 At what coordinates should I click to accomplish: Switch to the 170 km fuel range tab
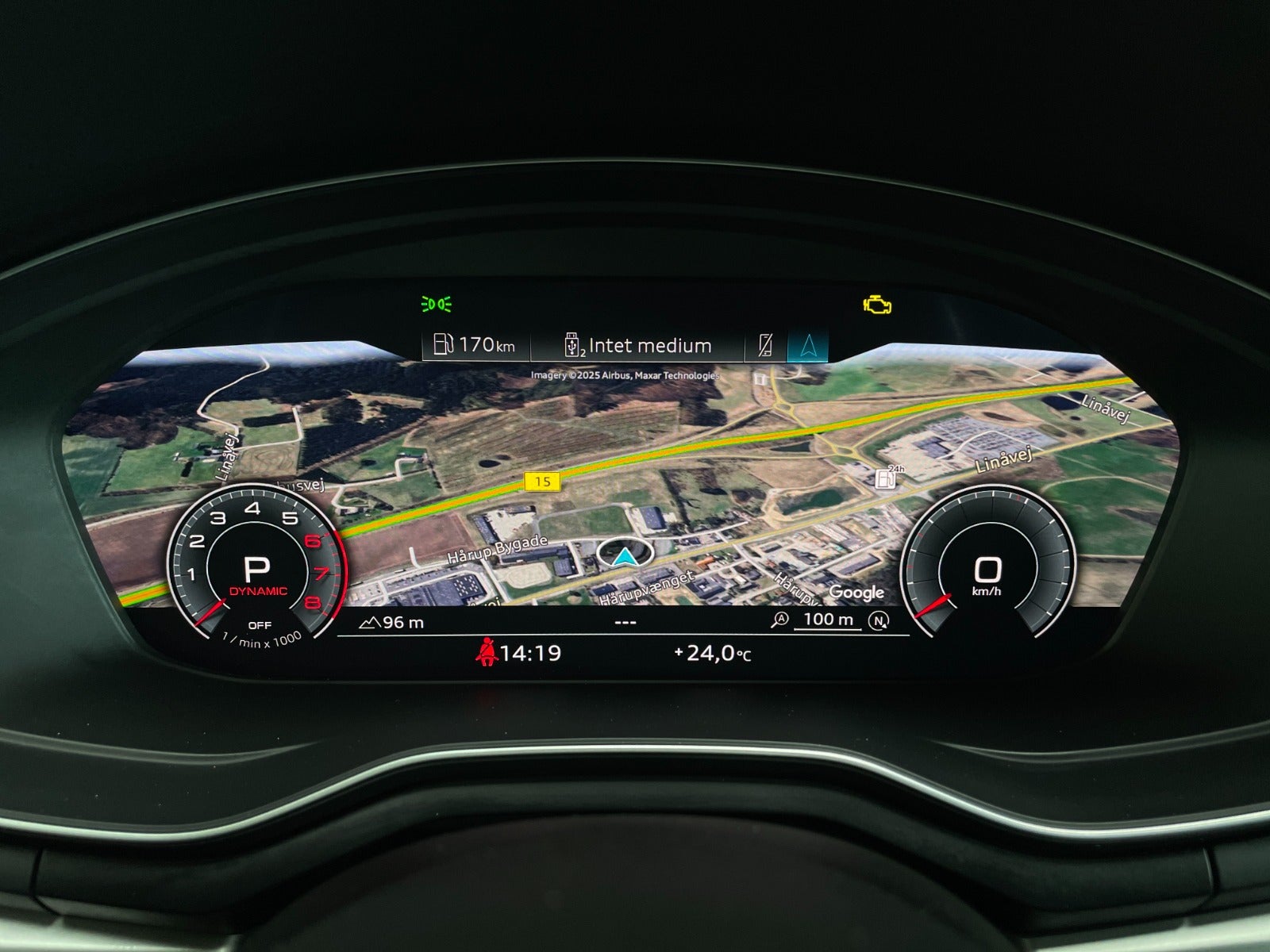(x=475, y=345)
